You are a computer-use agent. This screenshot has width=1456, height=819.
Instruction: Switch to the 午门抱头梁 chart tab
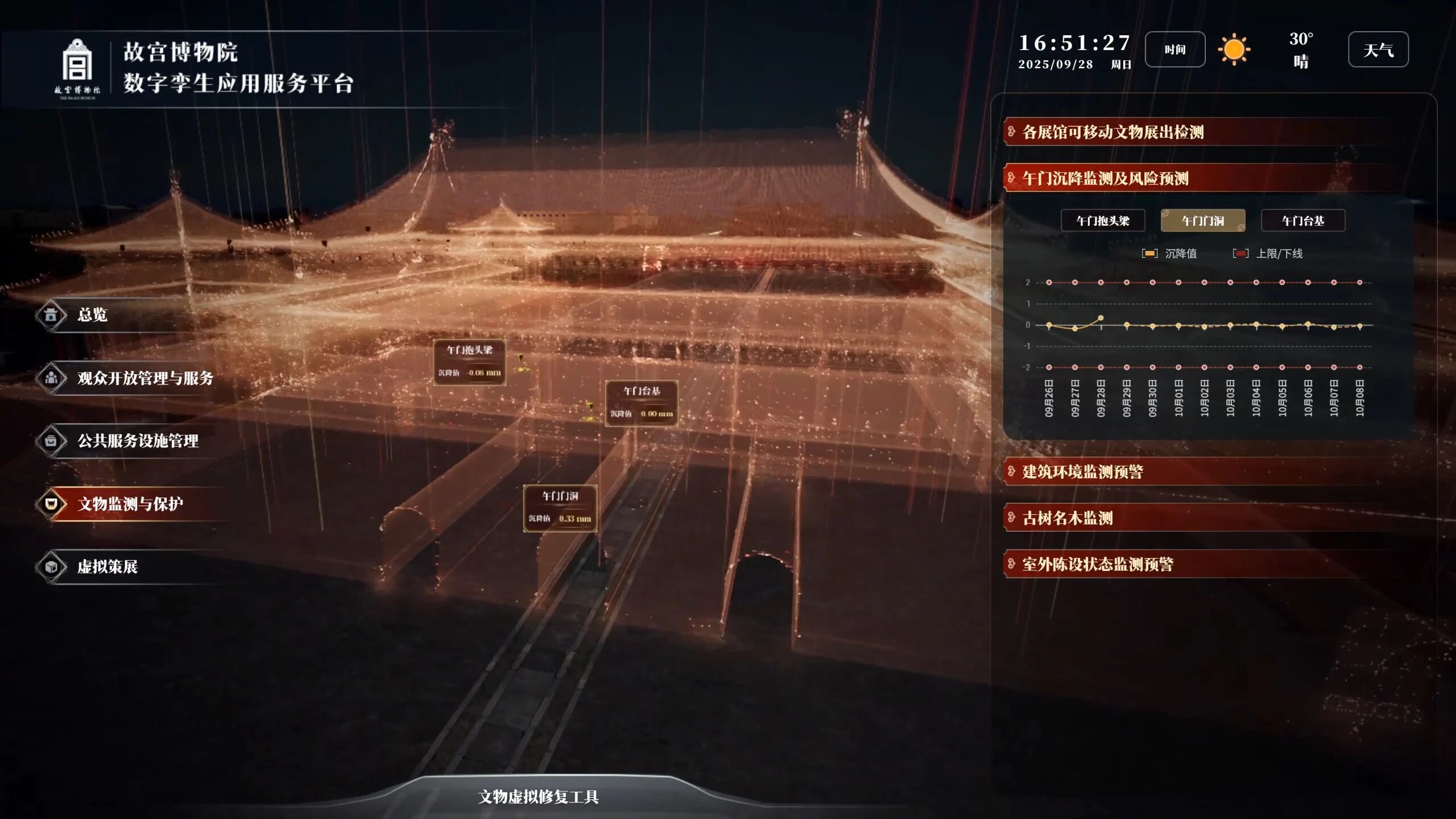click(1102, 221)
